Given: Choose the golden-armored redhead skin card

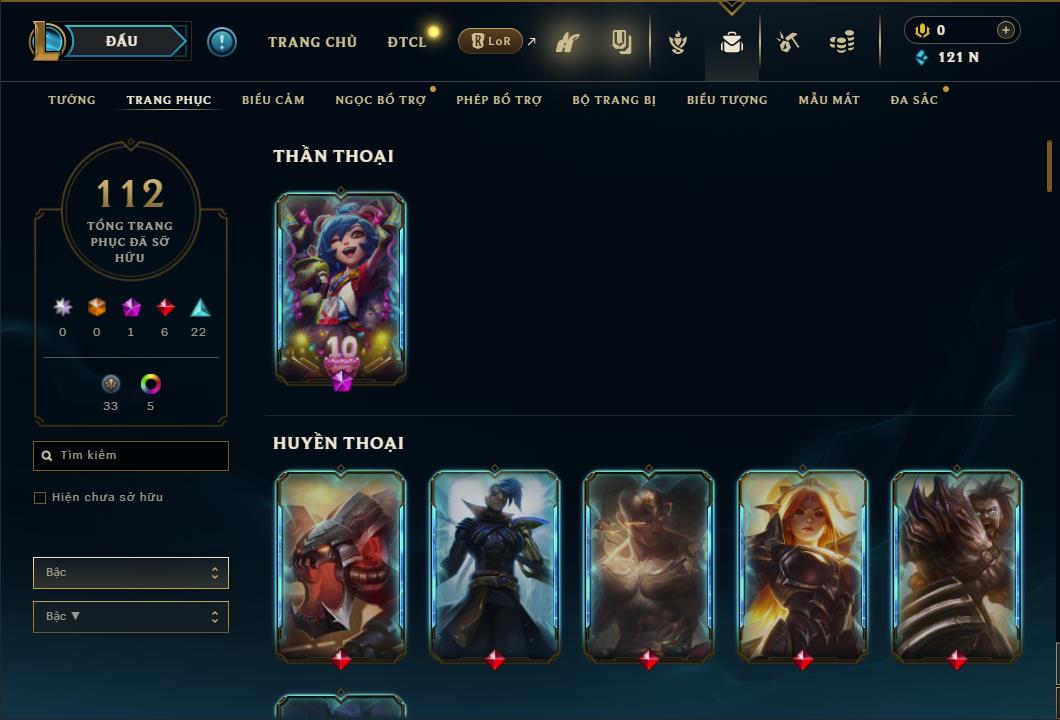Looking at the screenshot, I should click(x=803, y=566).
